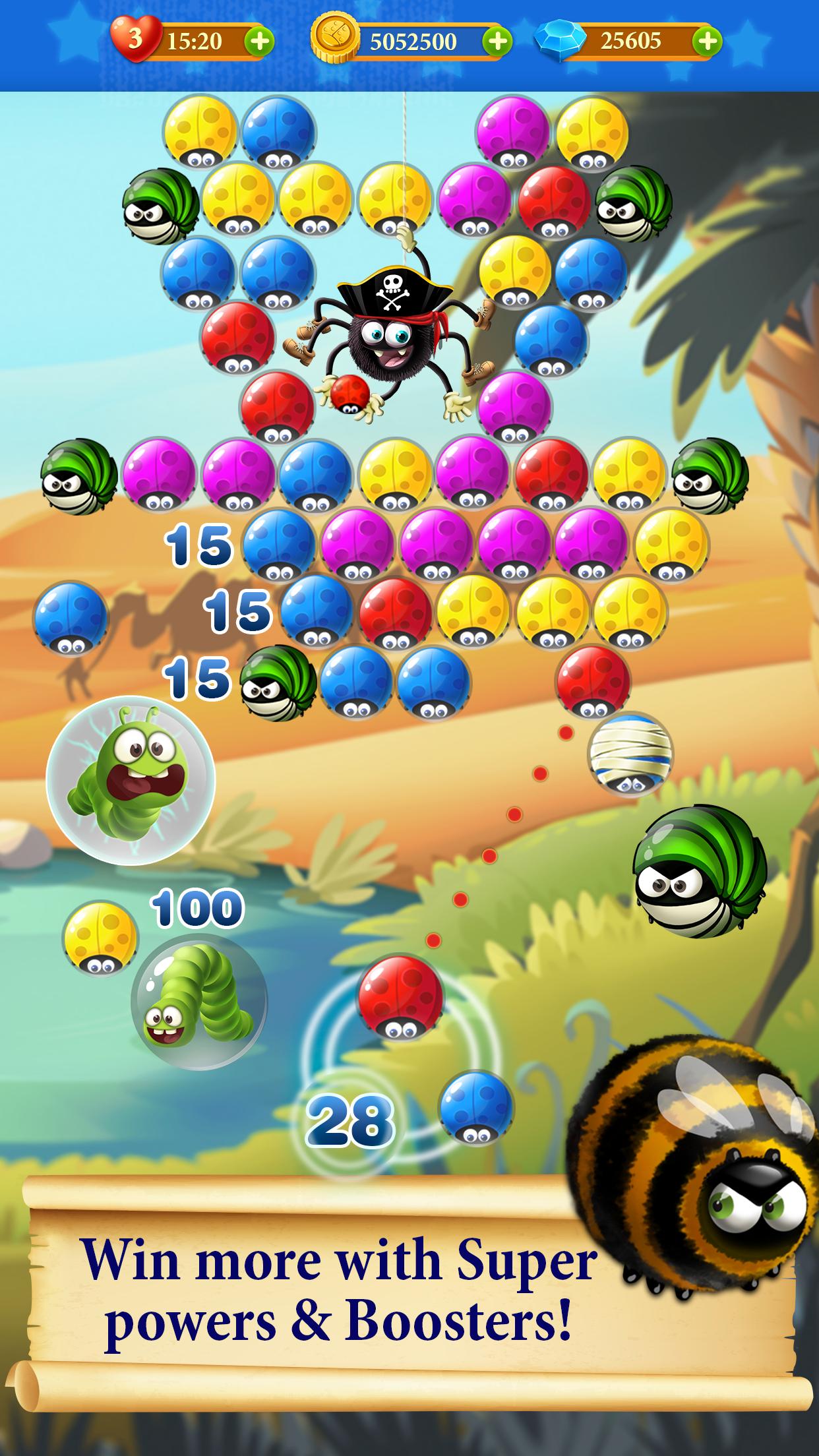Tap the gold coin currency icon
The width and height of the screenshot is (819, 1456).
(x=335, y=41)
